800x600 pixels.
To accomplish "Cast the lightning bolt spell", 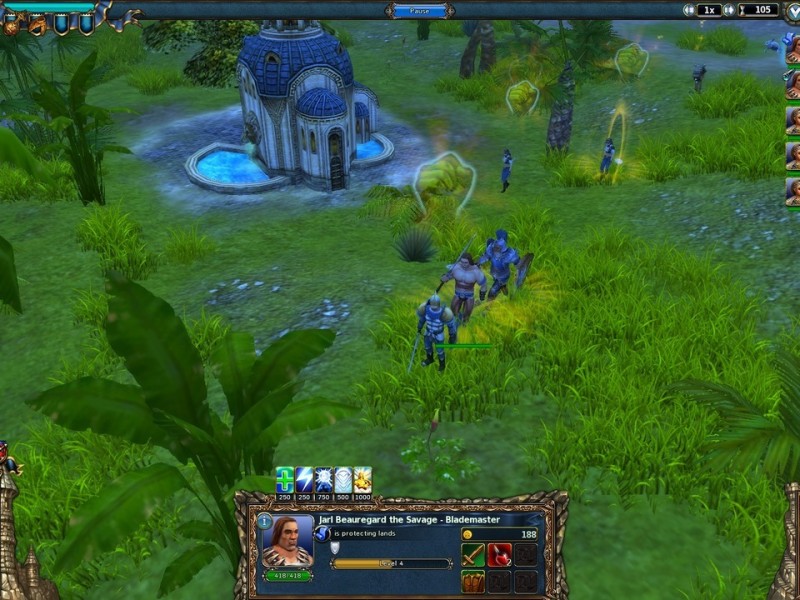I will pos(304,479).
